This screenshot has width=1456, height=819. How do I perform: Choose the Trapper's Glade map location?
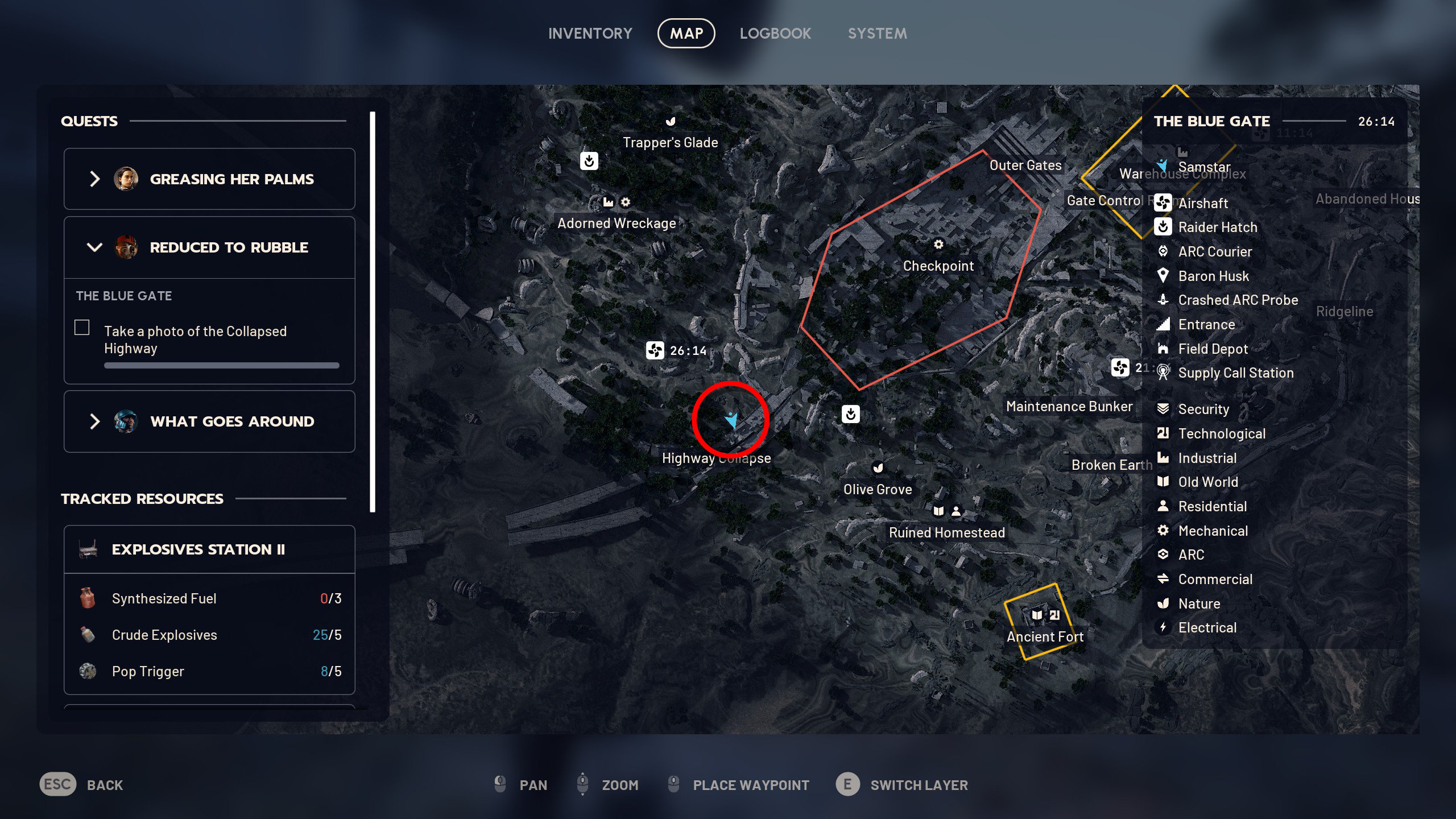(x=670, y=142)
